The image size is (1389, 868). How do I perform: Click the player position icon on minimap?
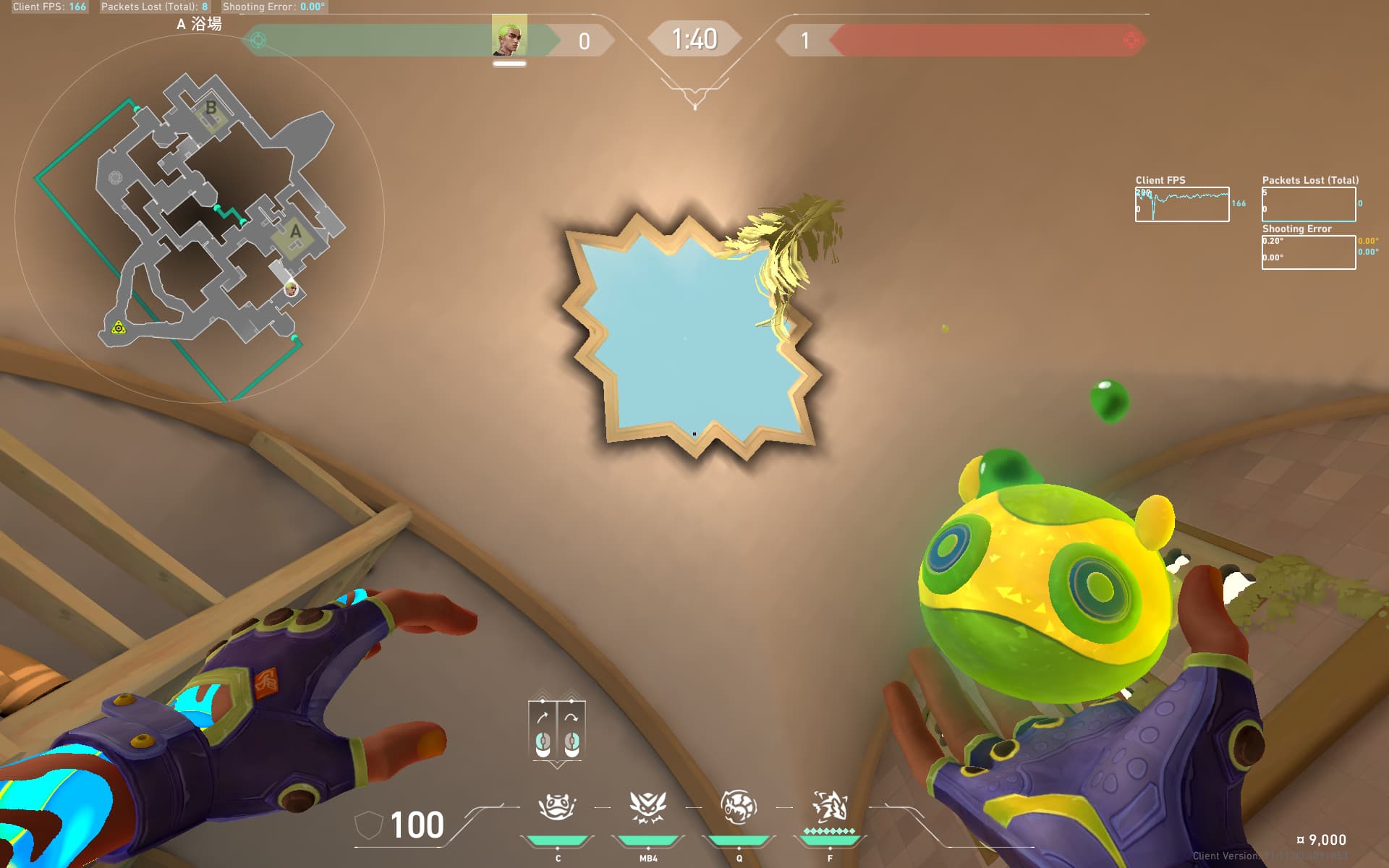coord(291,289)
